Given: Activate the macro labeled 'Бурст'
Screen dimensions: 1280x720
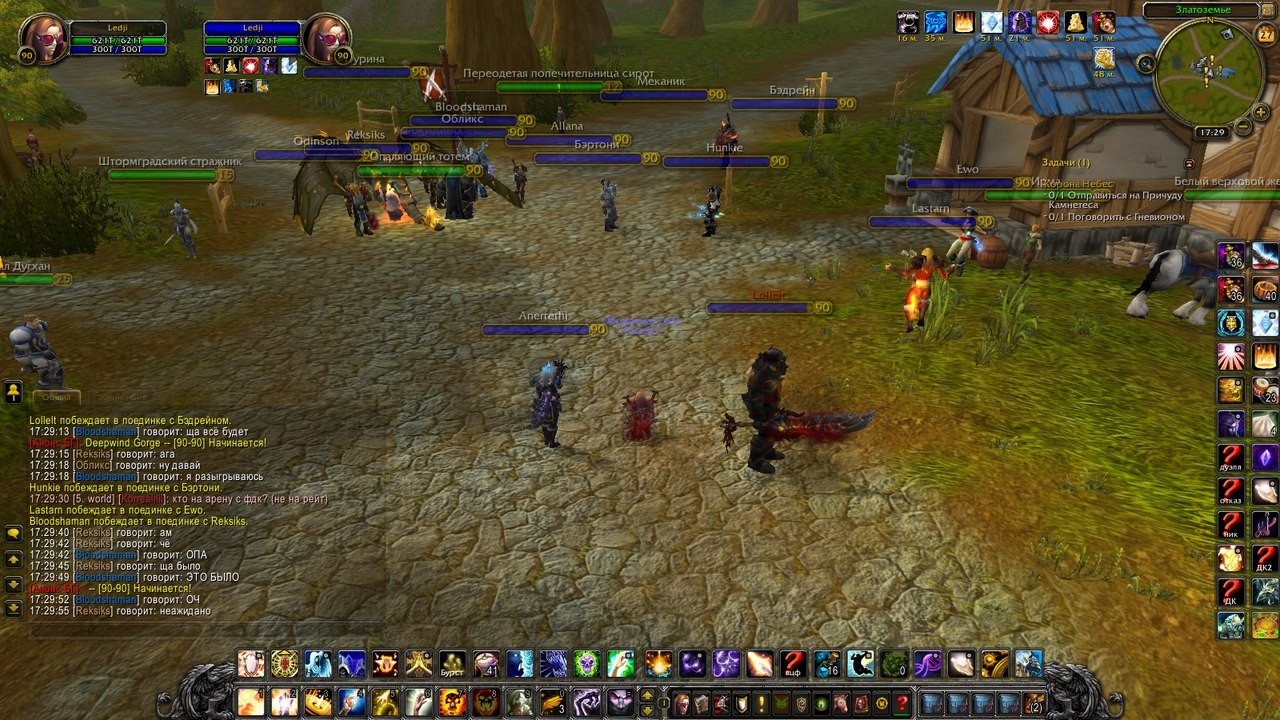Looking at the screenshot, I should (453, 664).
